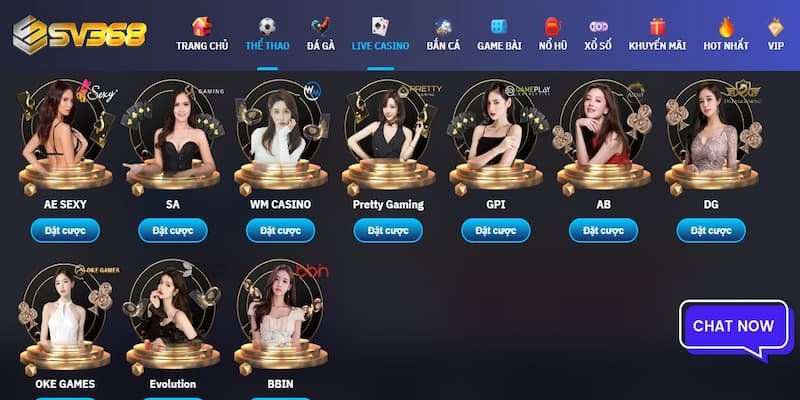Click Đặt cược under DG
This screenshot has height=400, width=800.
pos(711,231)
